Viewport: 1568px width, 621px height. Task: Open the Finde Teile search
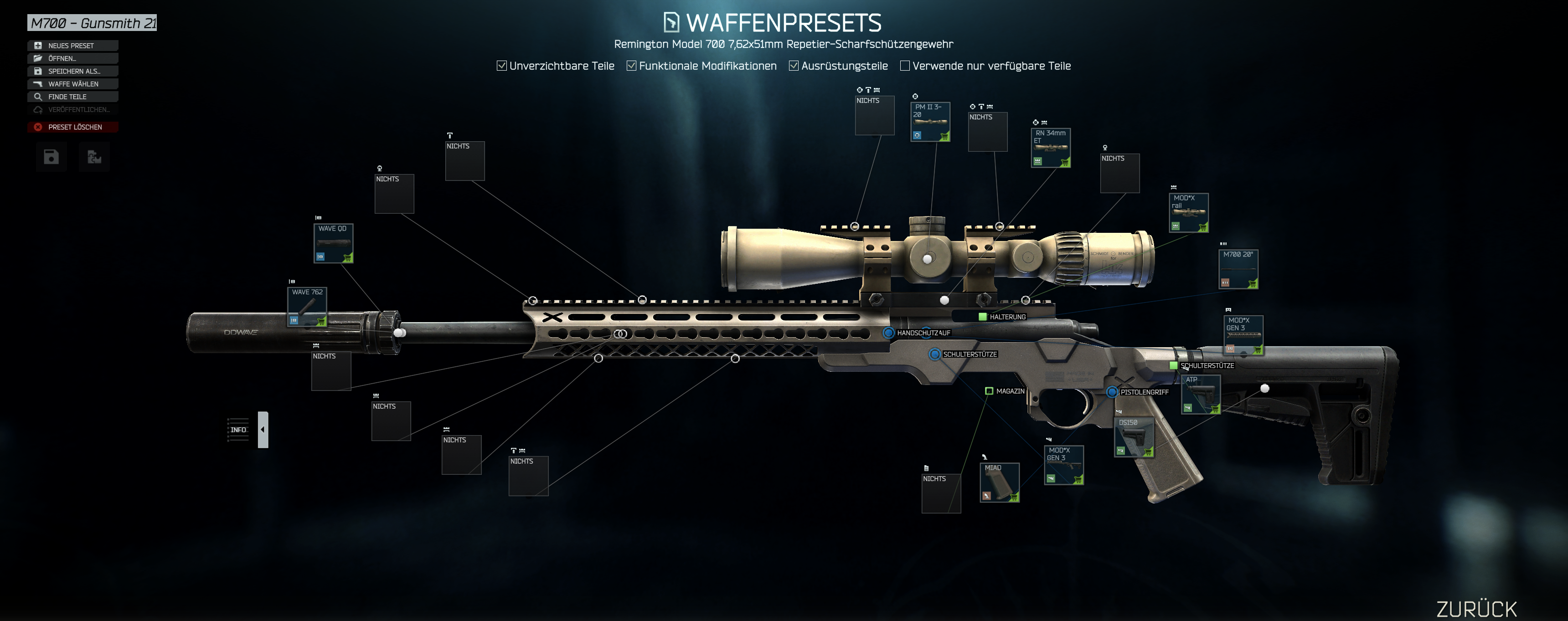[x=72, y=97]
